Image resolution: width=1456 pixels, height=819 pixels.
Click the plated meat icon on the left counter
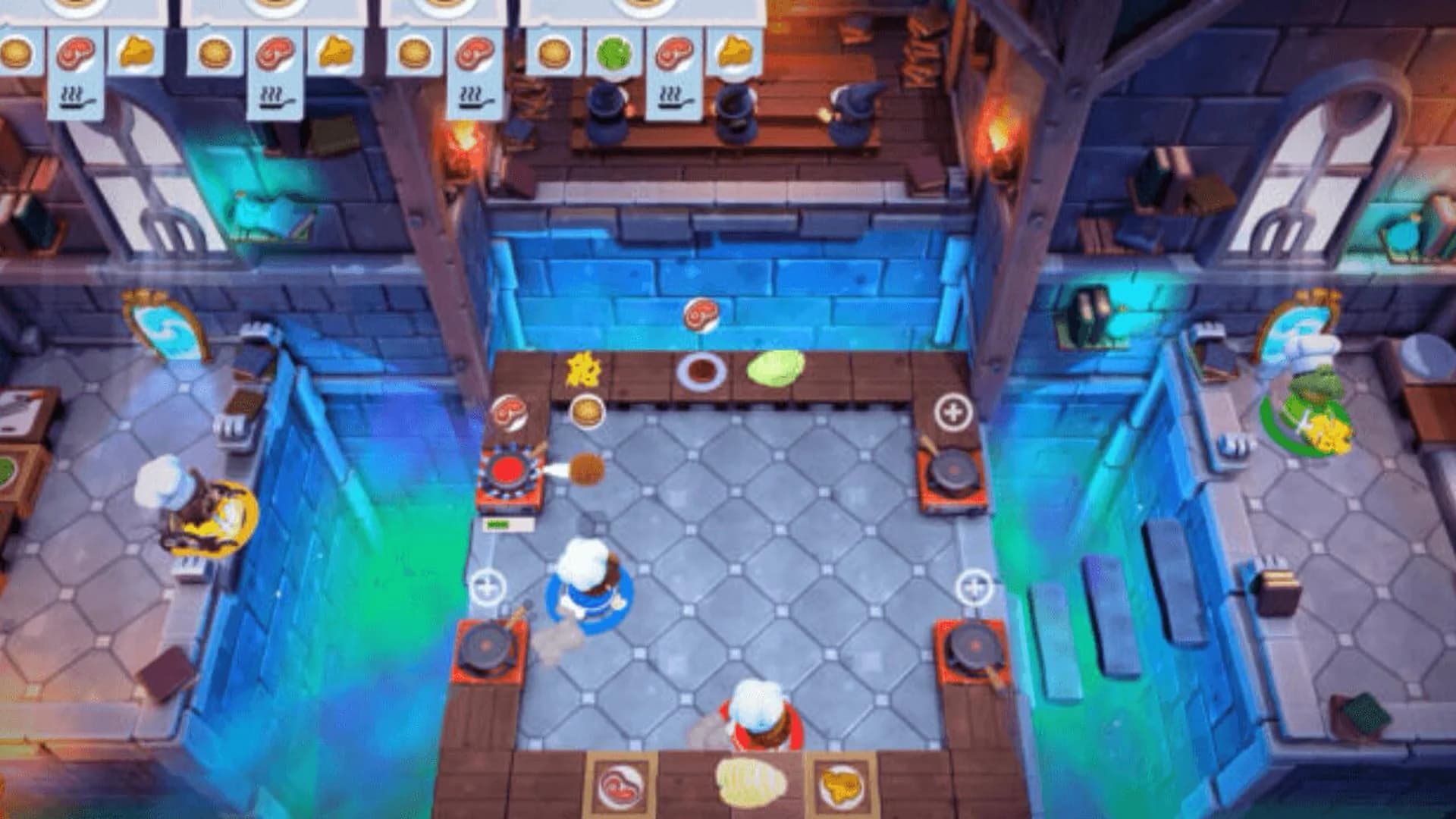(509, 413)
